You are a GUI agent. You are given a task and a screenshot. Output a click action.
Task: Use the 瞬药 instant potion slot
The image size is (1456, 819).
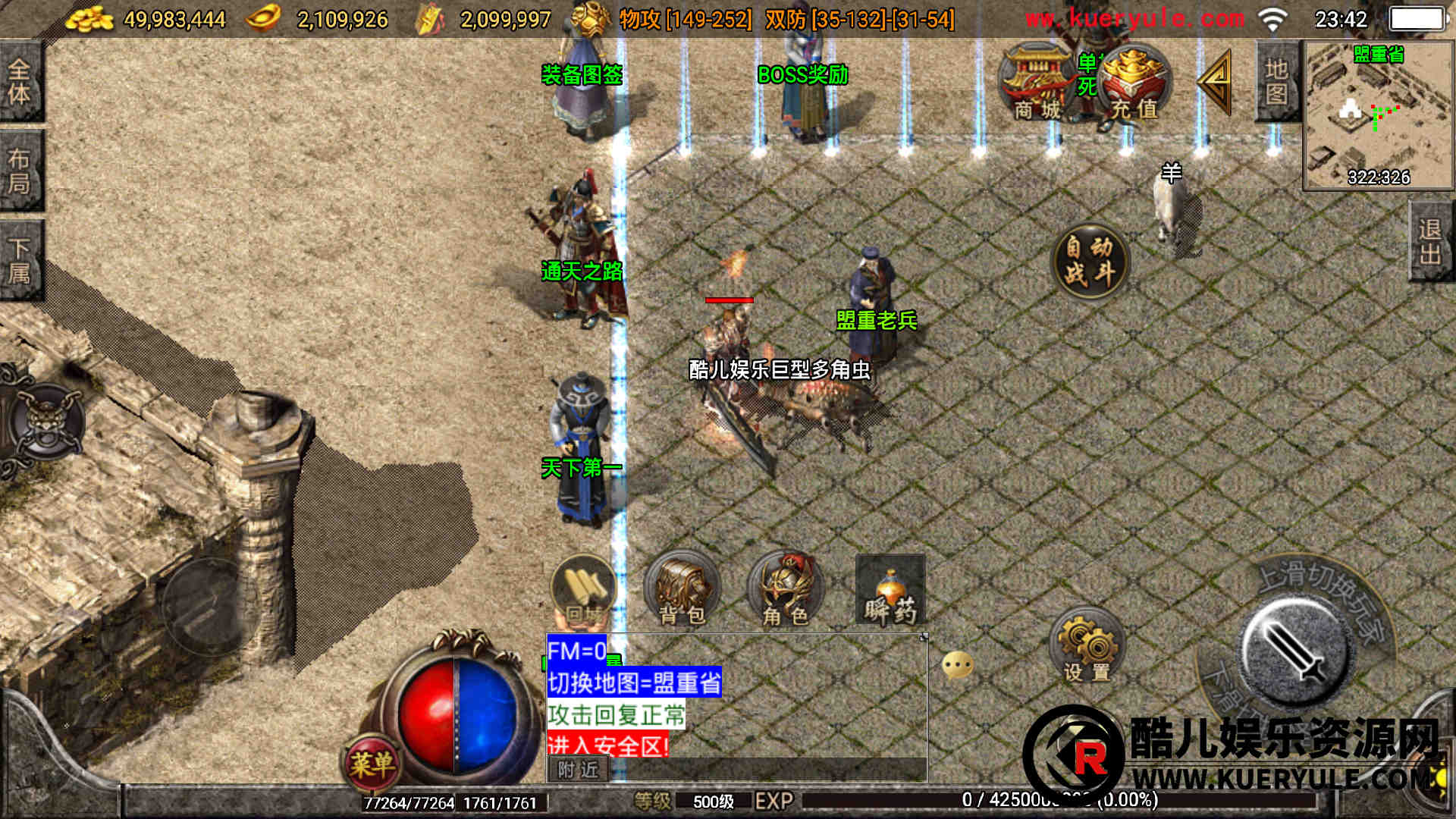890,591
